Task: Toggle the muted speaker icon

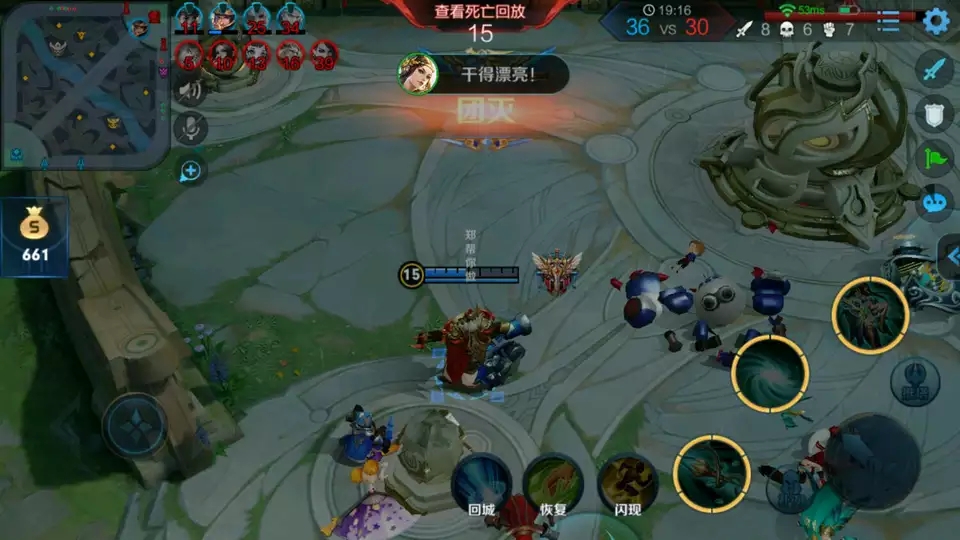Action: 190,91
